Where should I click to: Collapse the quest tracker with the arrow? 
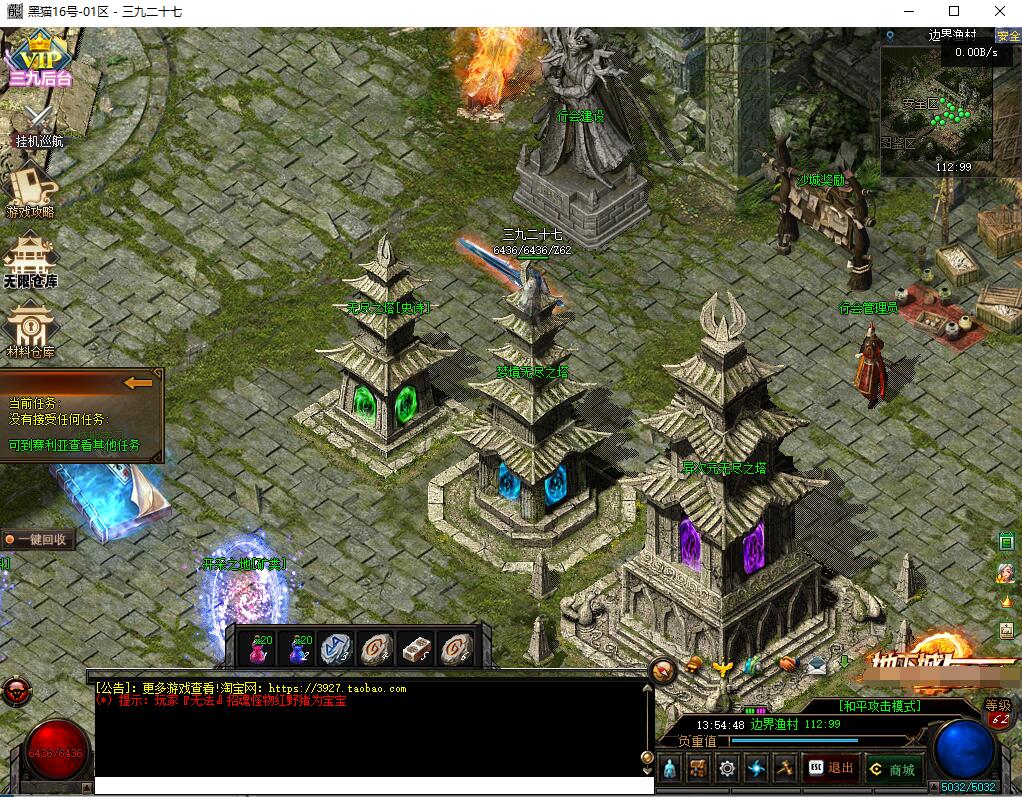point(138,382)
